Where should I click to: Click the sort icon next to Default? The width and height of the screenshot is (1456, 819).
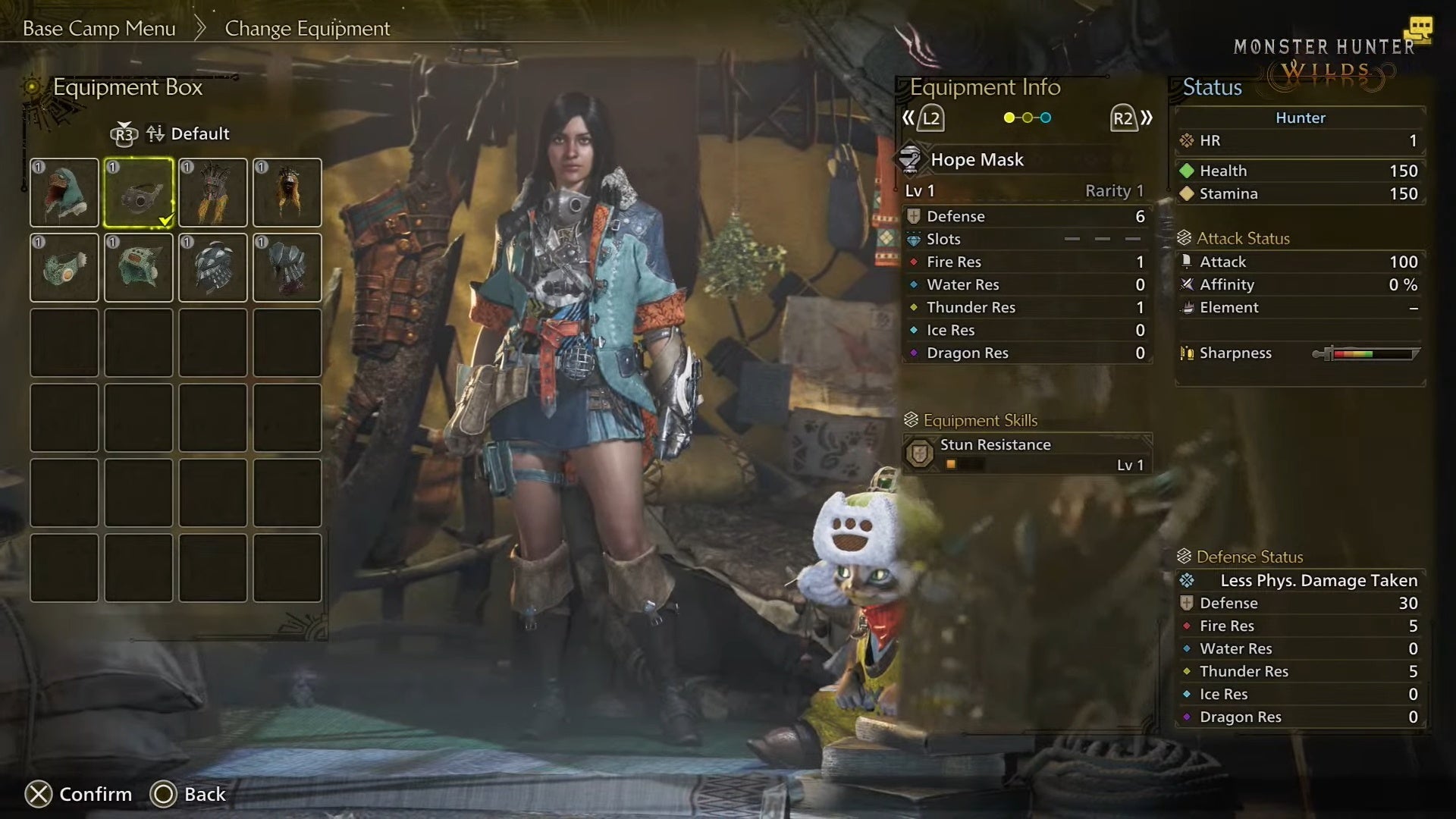tap(155, 133)
